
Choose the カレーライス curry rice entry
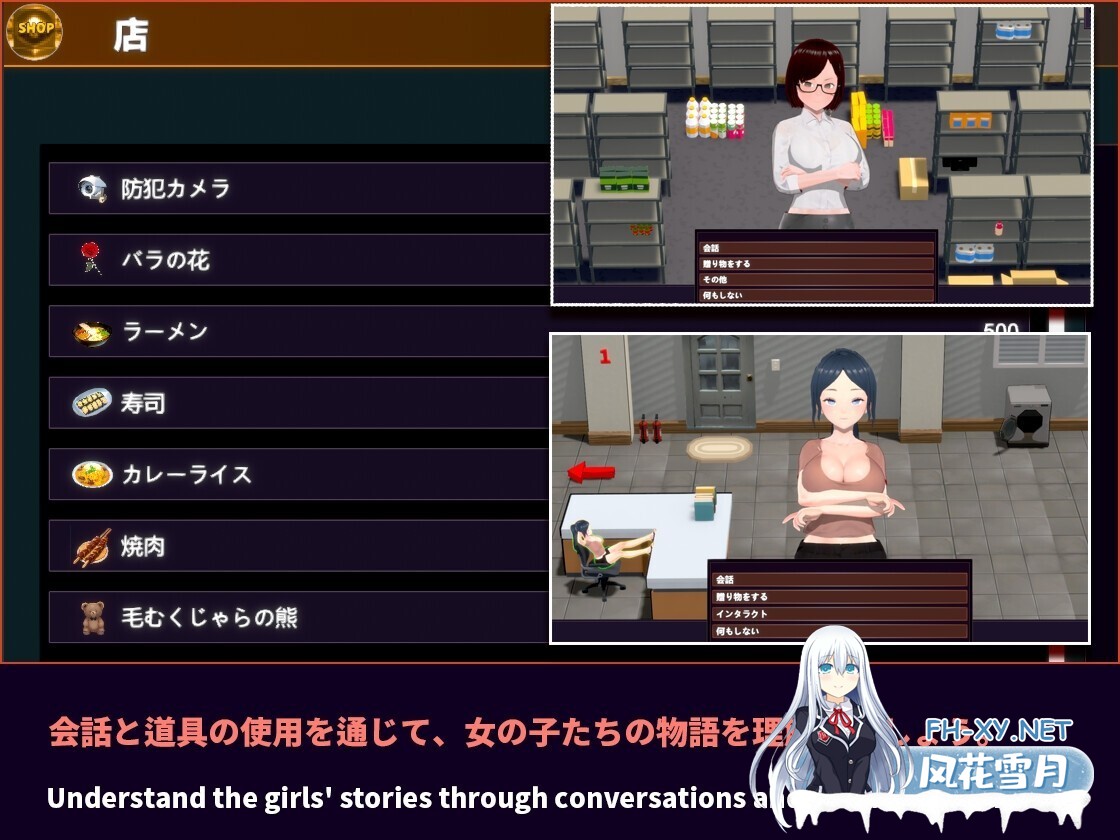pyautogui.click(x=300, y=474)
